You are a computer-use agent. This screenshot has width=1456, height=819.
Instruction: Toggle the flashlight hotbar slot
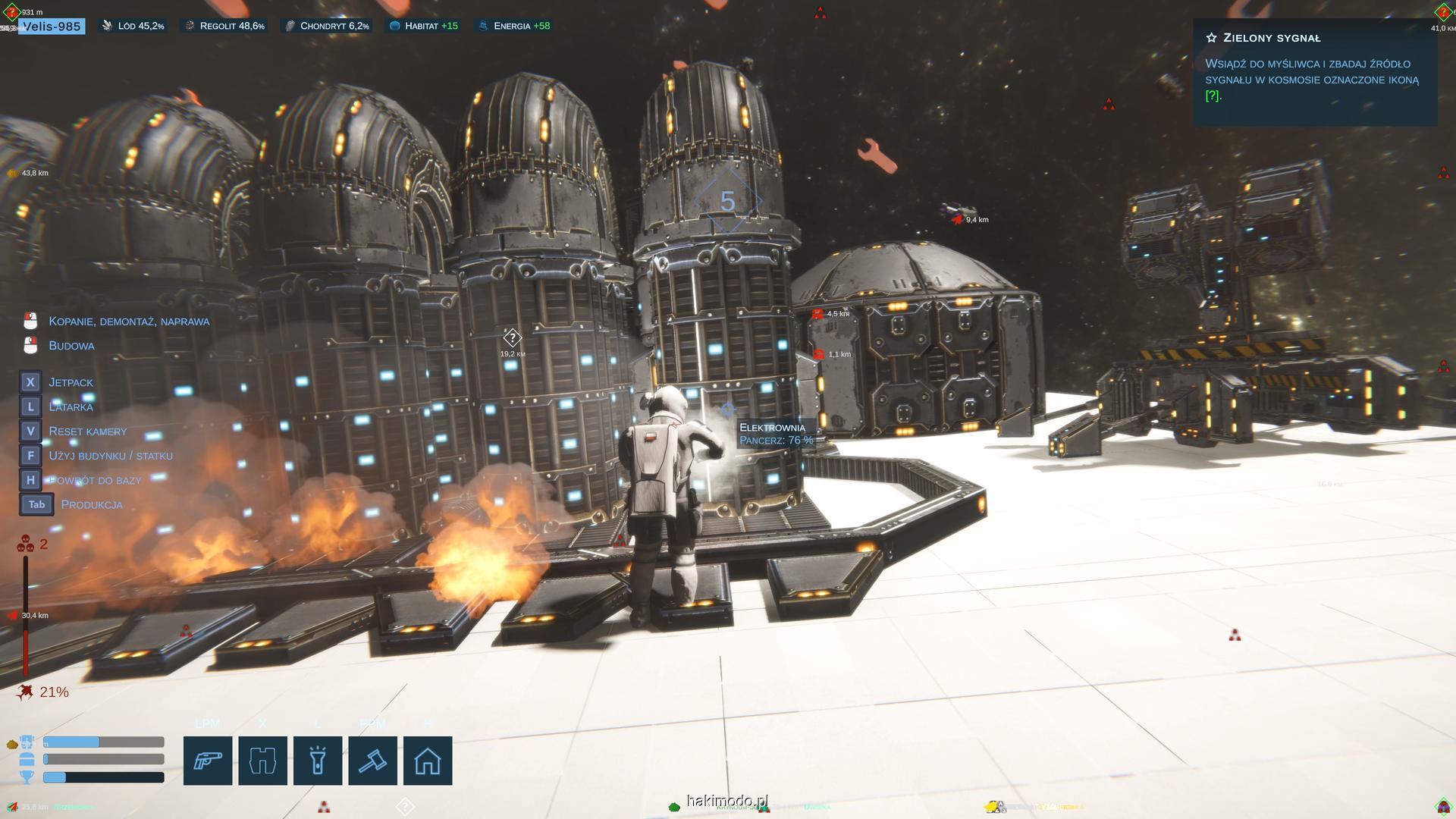tap(318, 761)
